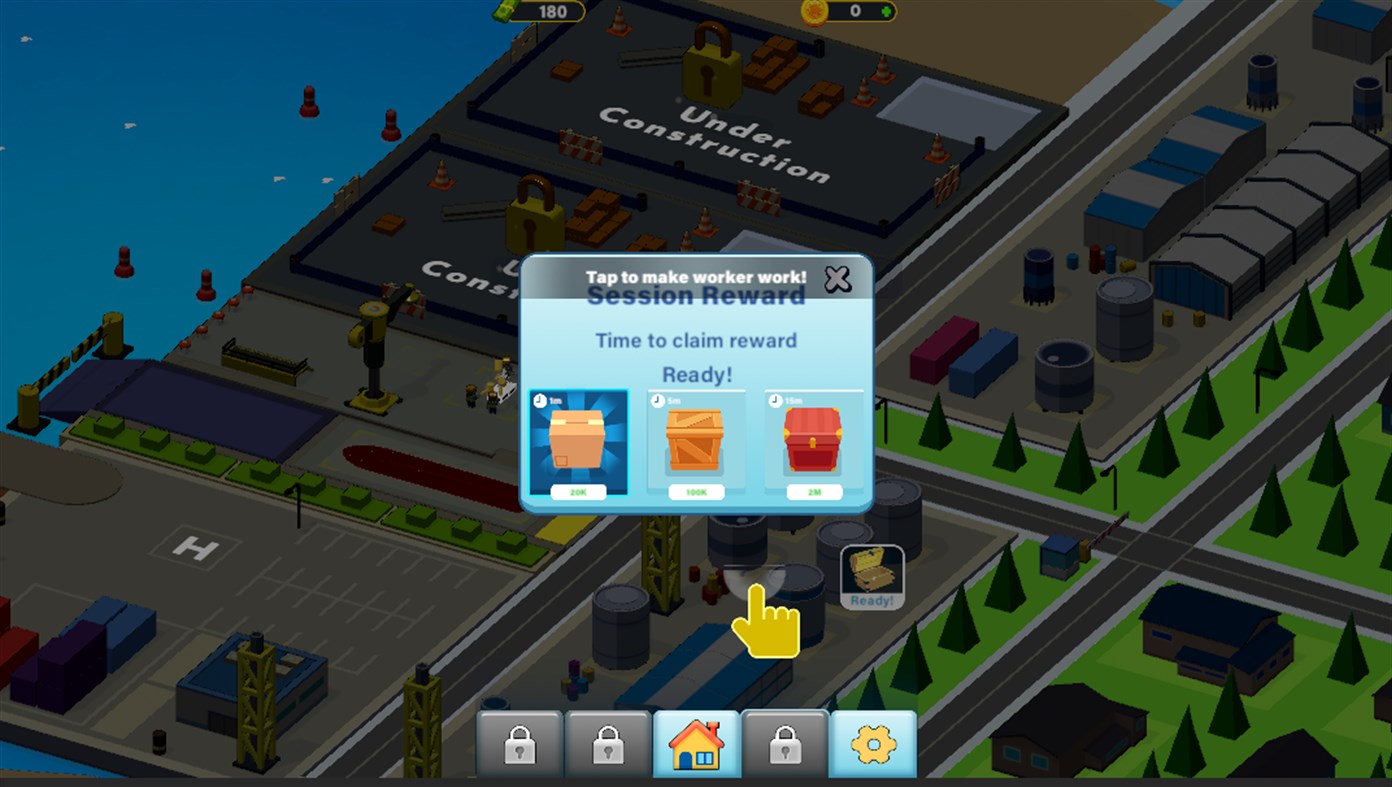Screen dimensions: 1392x787
Task: Tap the locked tab right of Home
Action: point(786,742)
